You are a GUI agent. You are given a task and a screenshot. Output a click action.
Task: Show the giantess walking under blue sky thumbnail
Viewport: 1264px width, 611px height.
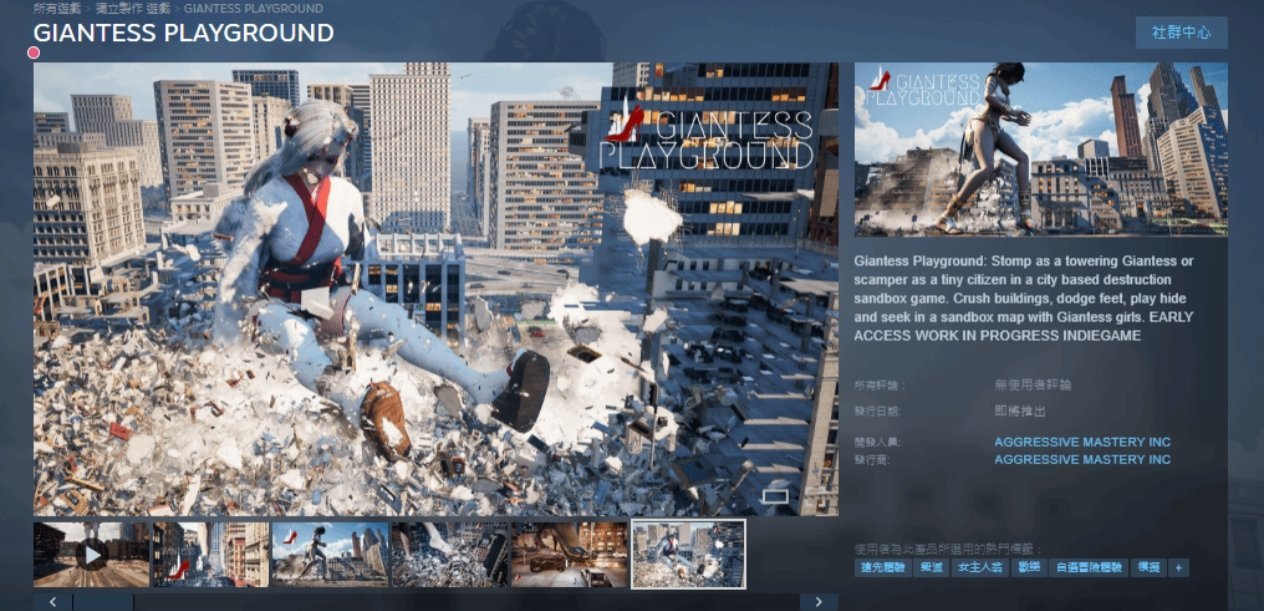pyautogui.click(x=329, y=553)
